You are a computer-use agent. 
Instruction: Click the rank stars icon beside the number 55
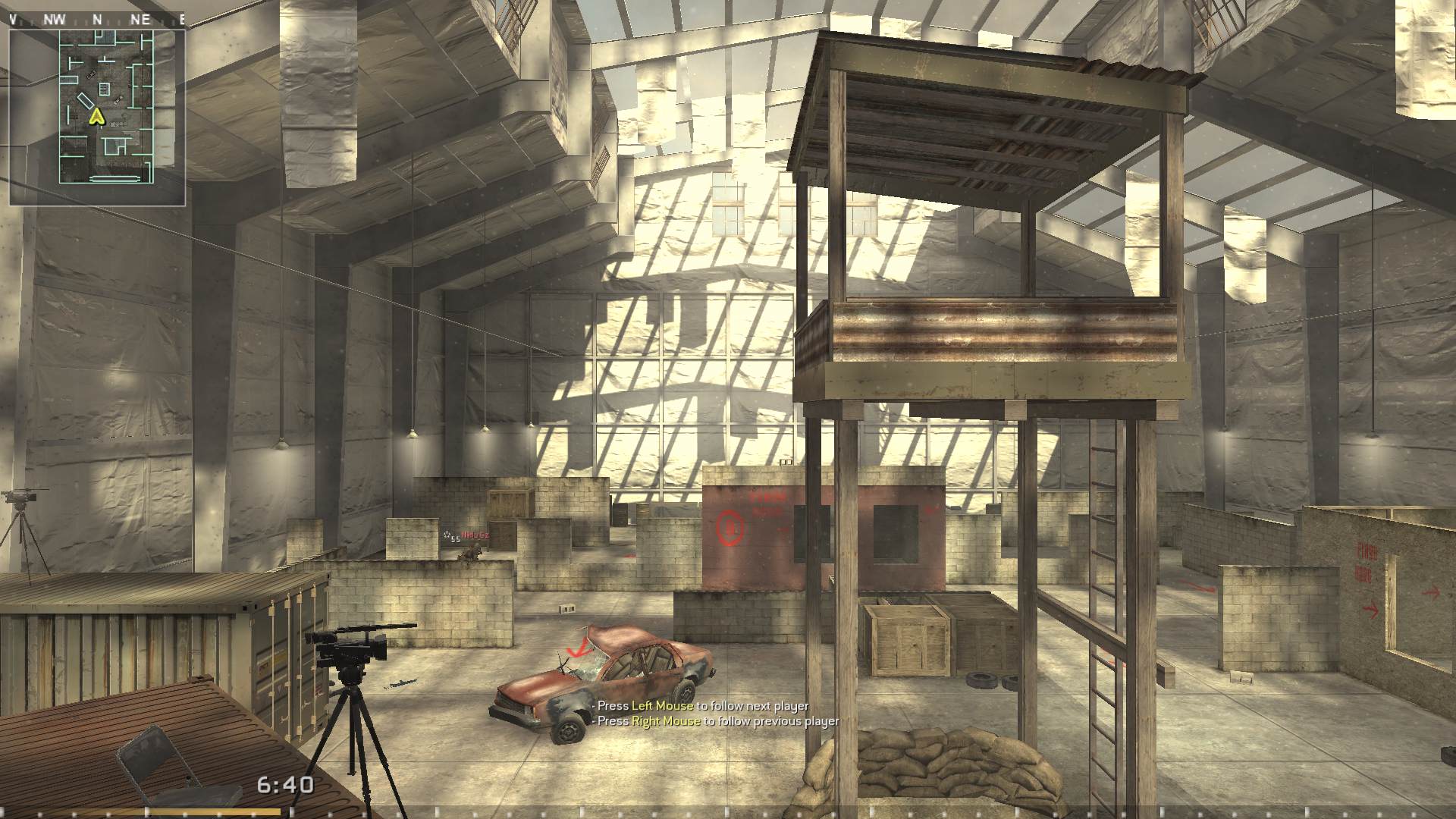coord(446,535)
